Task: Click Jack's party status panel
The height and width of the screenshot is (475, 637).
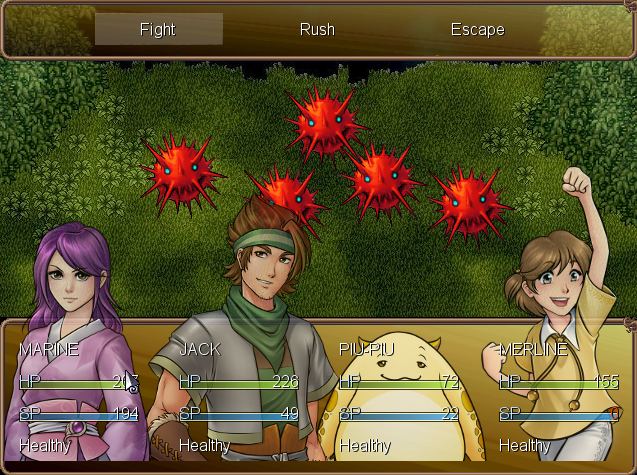Action: [239, 396]
